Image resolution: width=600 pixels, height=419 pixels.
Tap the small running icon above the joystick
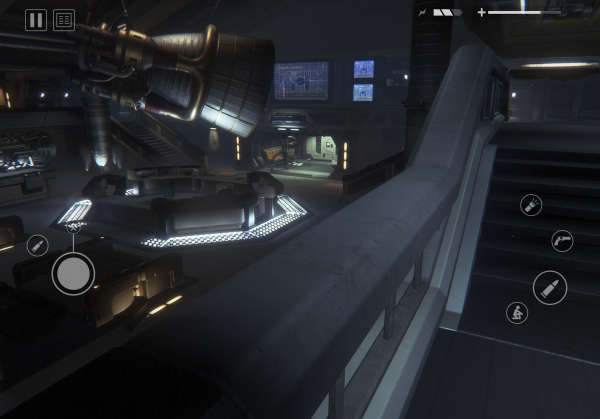pyautogui.click(x=73, y=229)
